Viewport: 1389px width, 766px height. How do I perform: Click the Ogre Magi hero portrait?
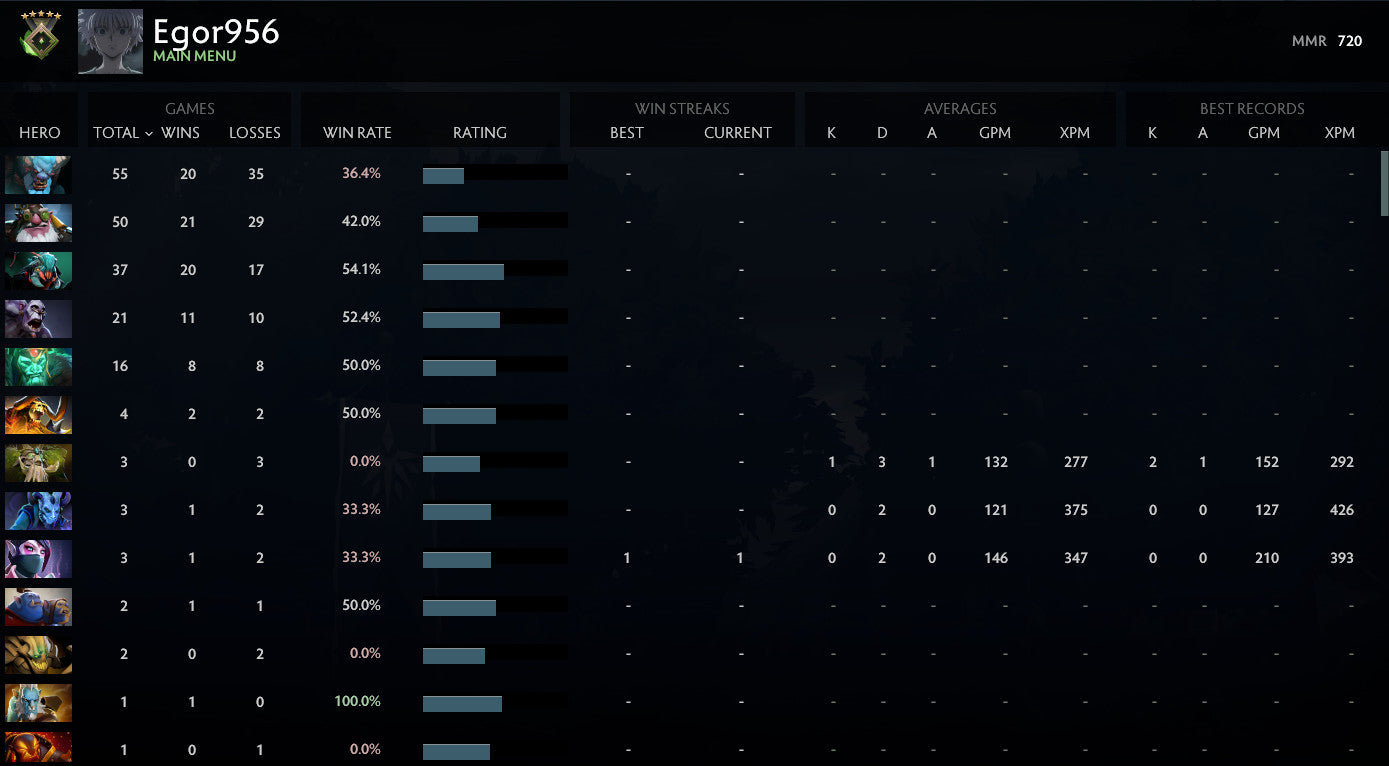(x=38, y=606)
